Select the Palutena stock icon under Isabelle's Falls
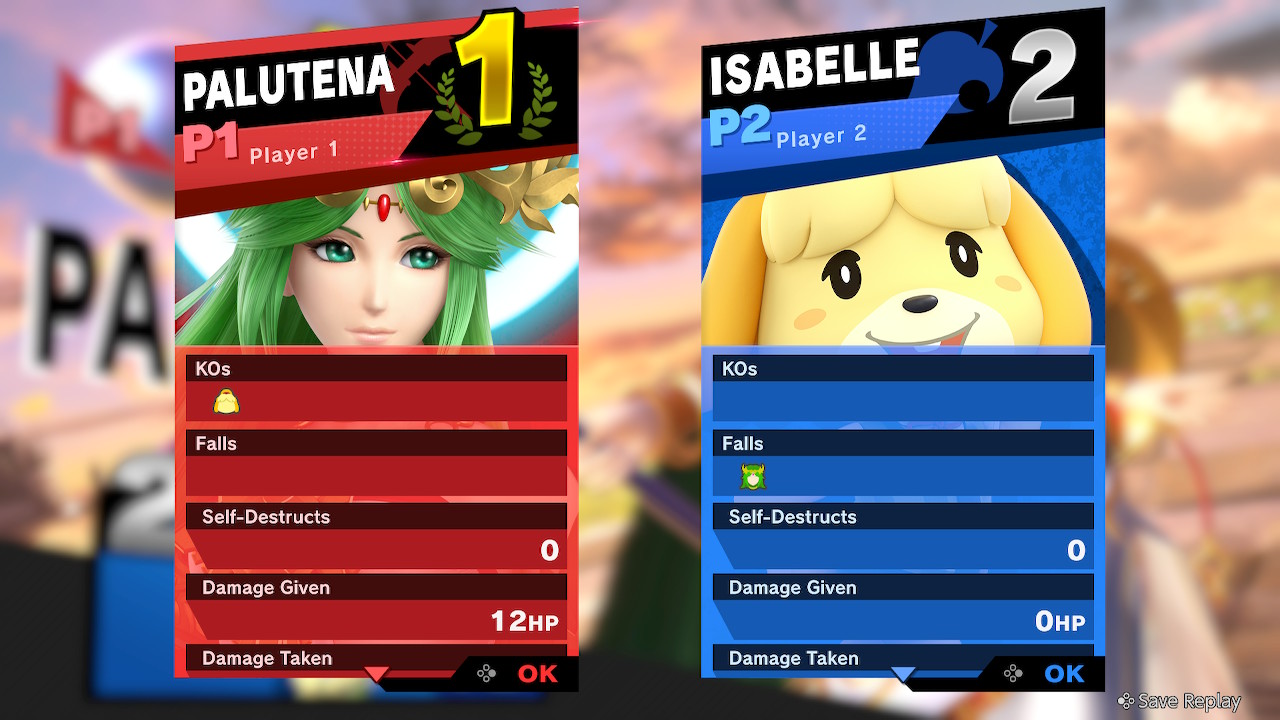 (753, 477)
